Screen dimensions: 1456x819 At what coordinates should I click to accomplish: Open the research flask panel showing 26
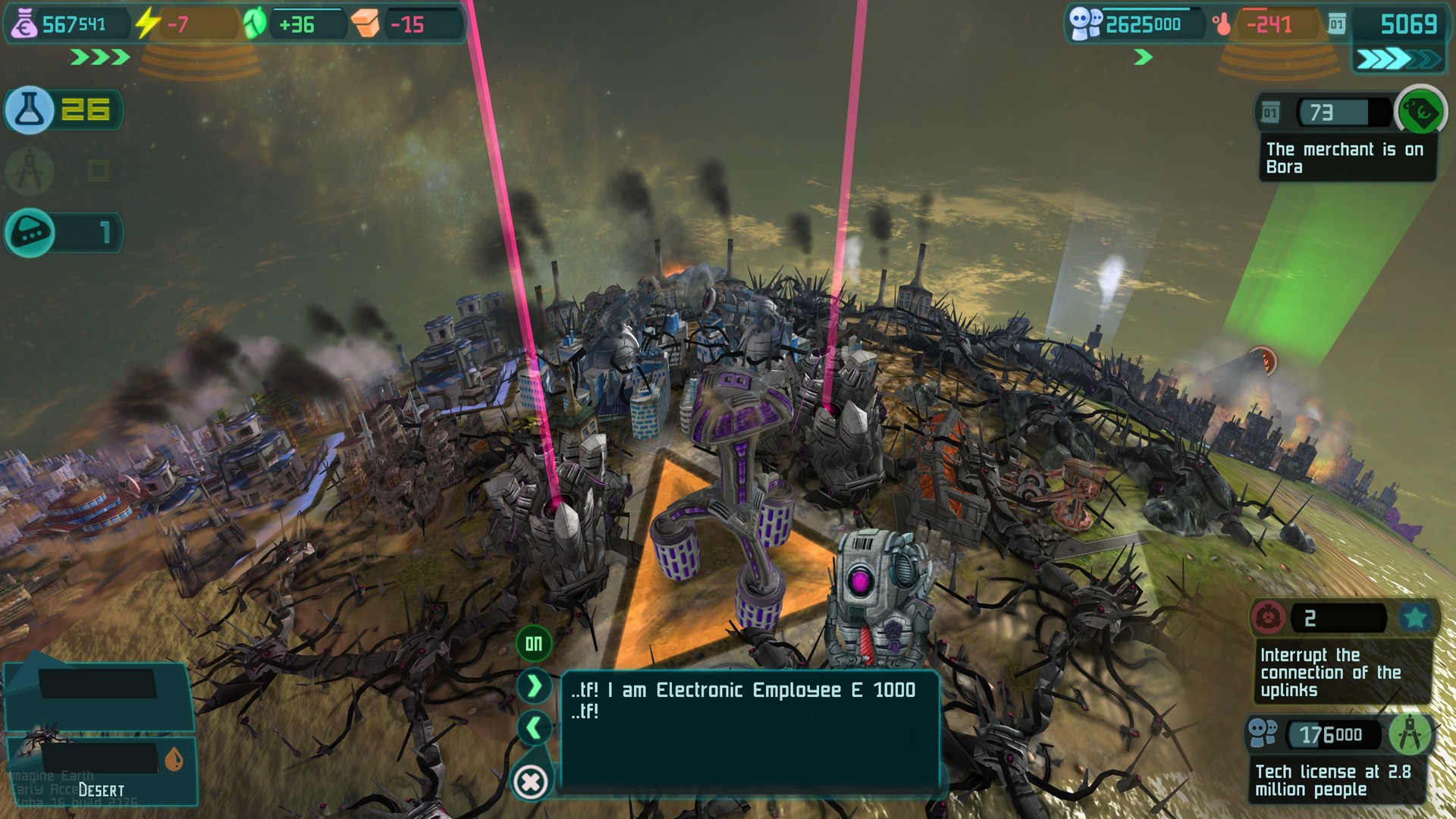(x=29, y=110)
